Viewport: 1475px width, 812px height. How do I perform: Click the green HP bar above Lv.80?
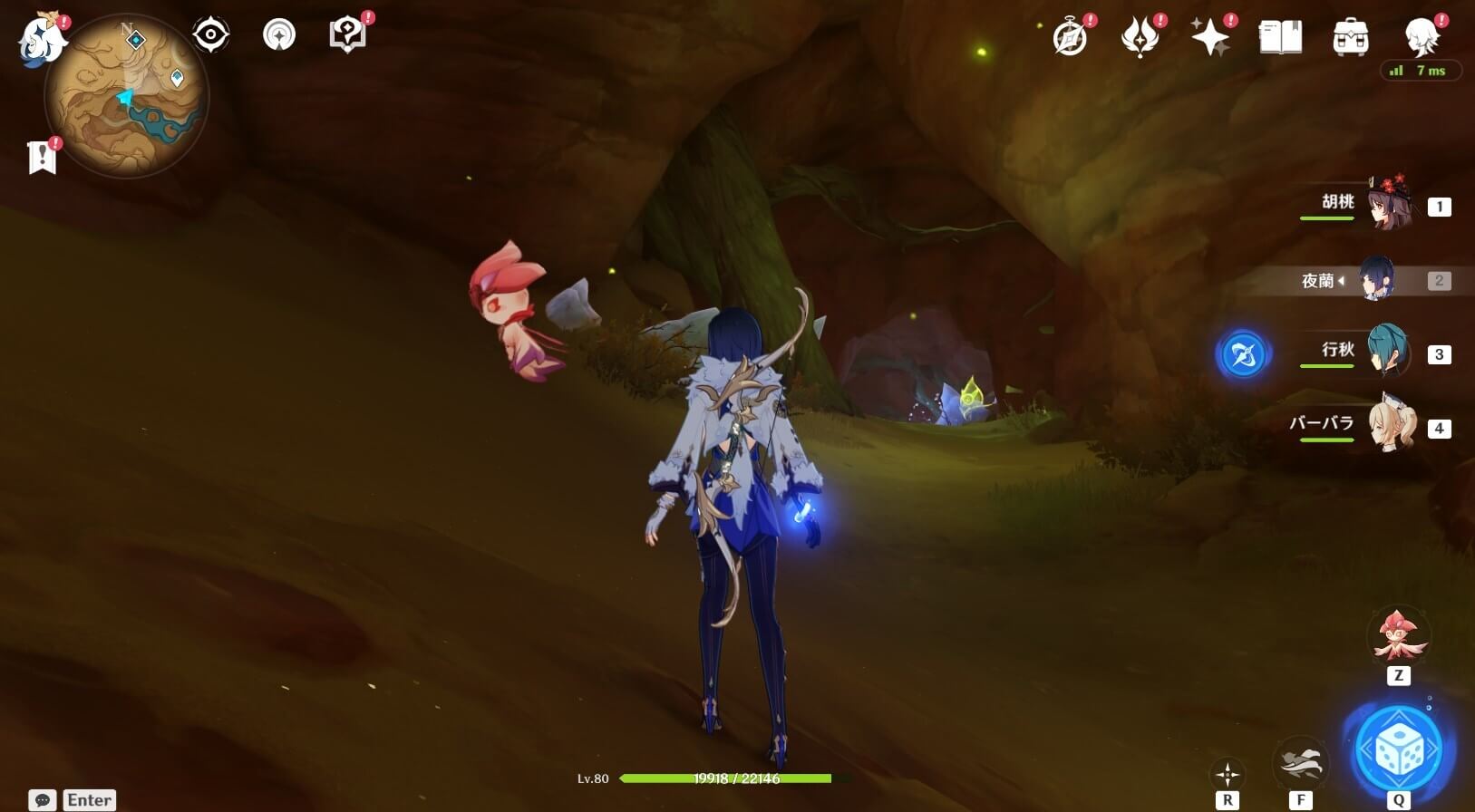[x=723, y=778]
